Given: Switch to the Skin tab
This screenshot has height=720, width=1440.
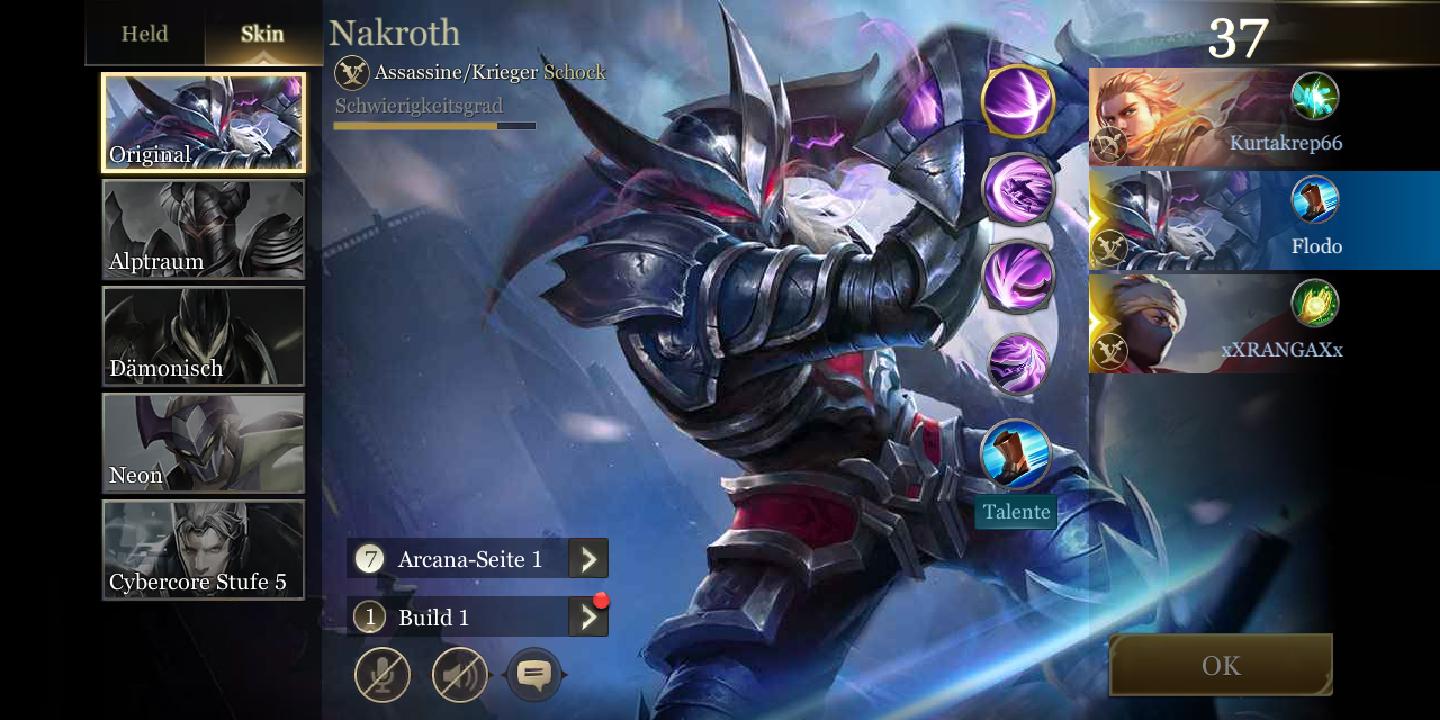Looking at the screenshot, I should [x=262, y=34].
